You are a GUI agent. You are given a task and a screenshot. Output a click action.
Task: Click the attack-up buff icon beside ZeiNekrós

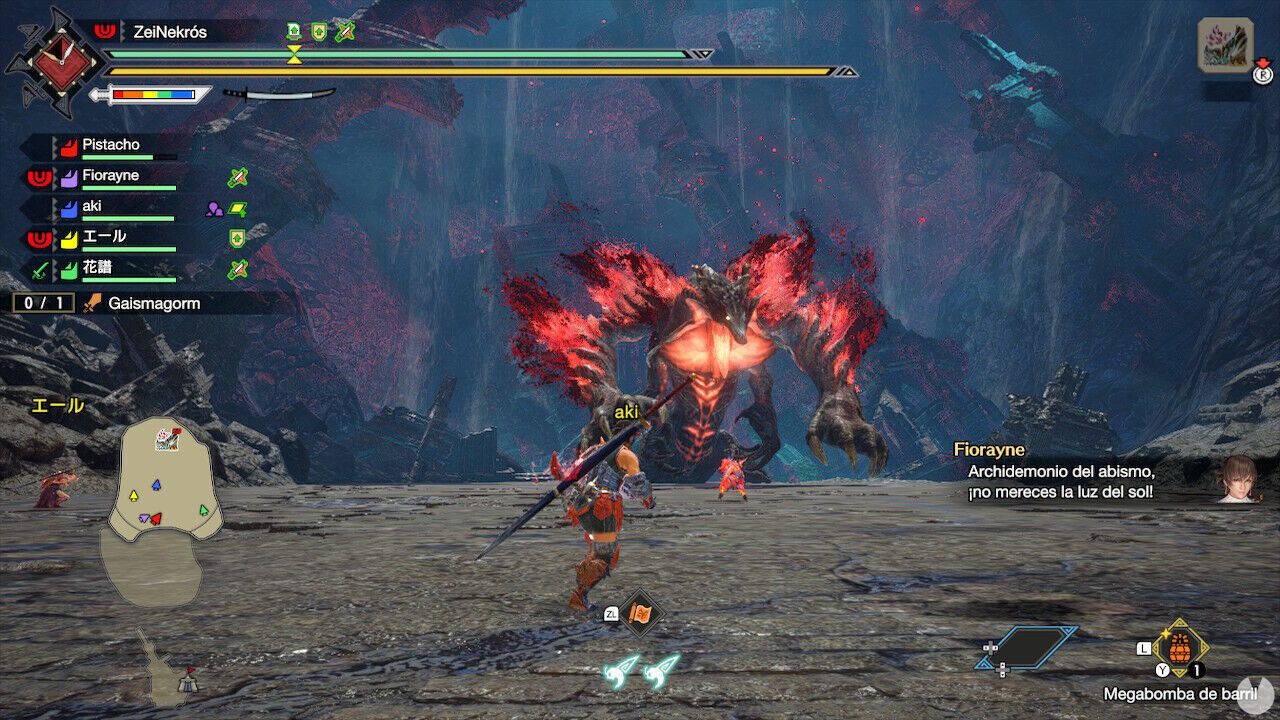[x=293, y=31]
